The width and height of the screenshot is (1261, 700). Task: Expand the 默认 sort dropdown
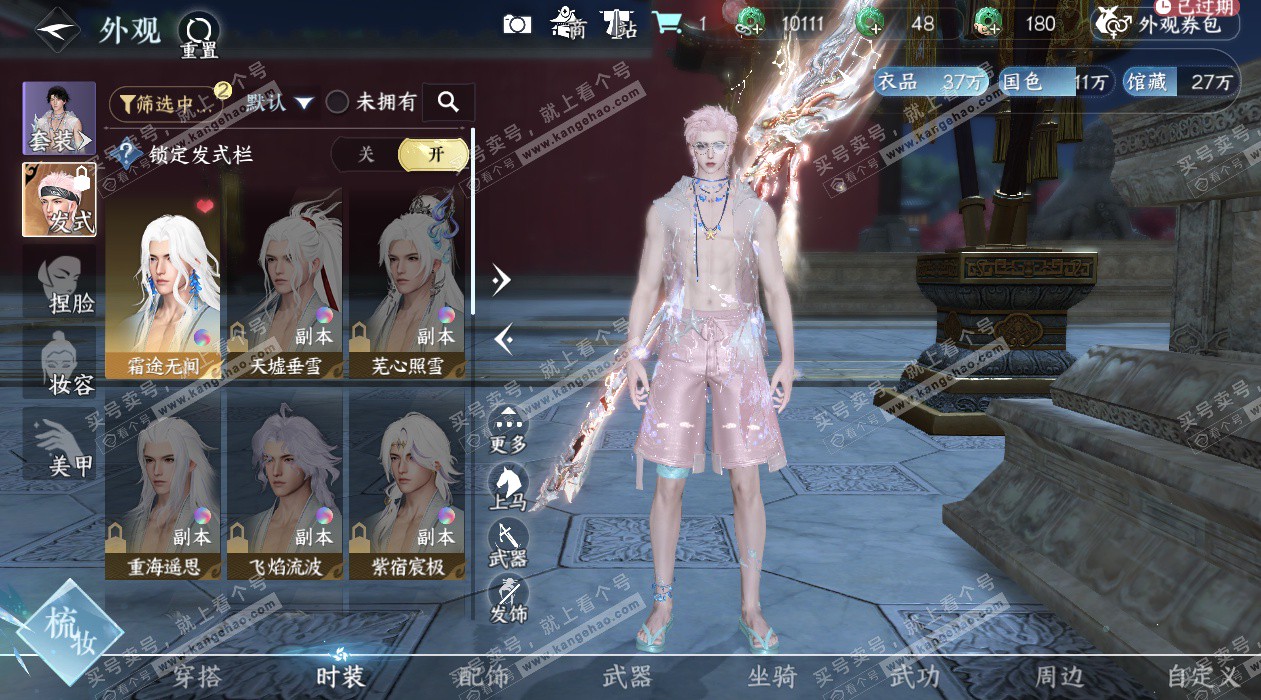click(279, 102)
